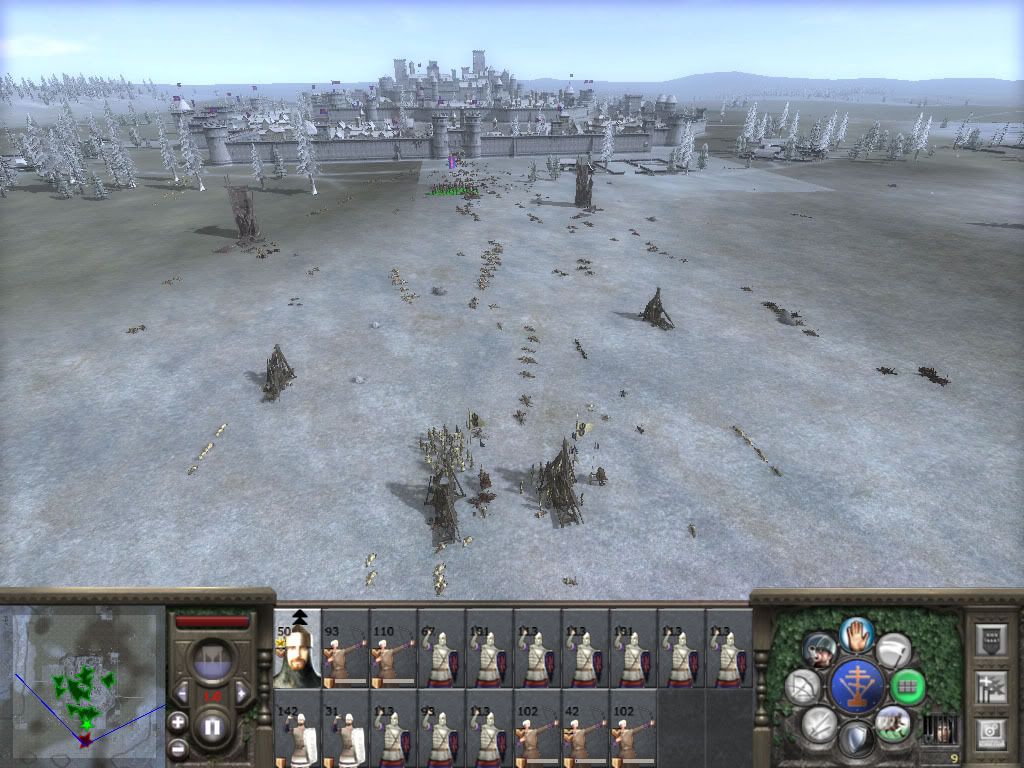
Task: Toggle guard mode shield button
Action: point(856,740)
